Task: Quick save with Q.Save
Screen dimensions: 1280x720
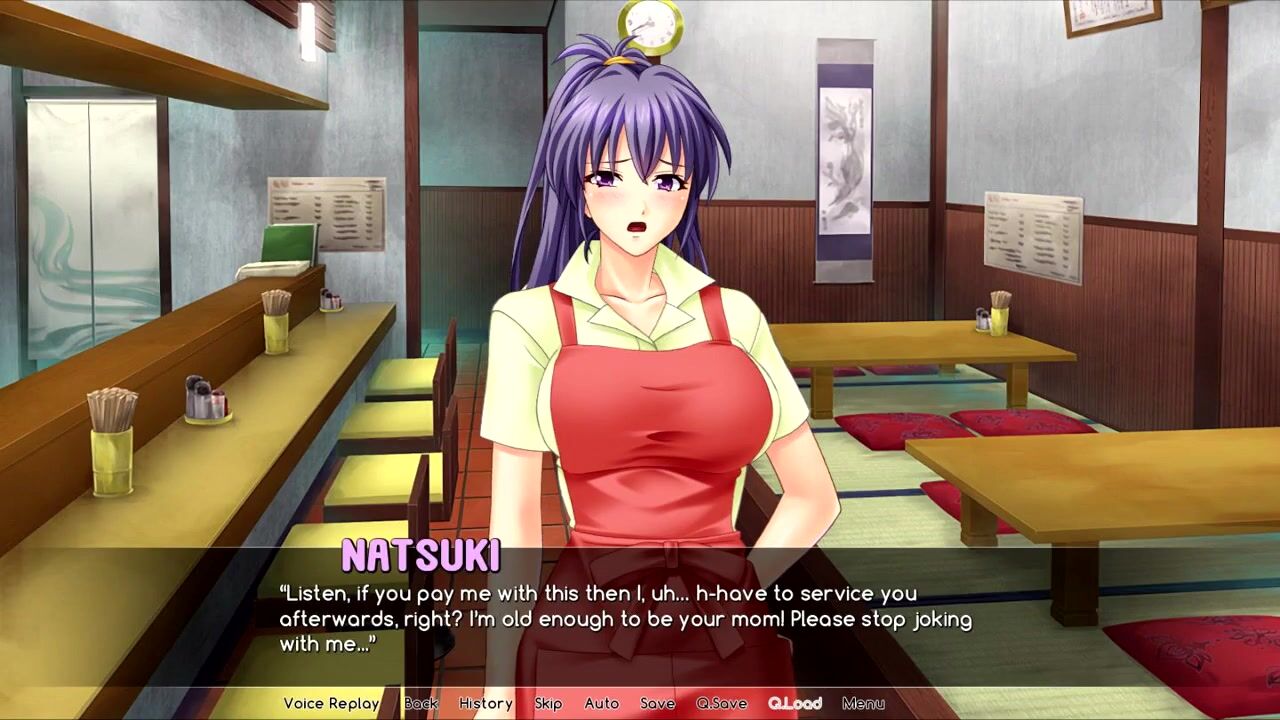Action: (x=722, y=703)
